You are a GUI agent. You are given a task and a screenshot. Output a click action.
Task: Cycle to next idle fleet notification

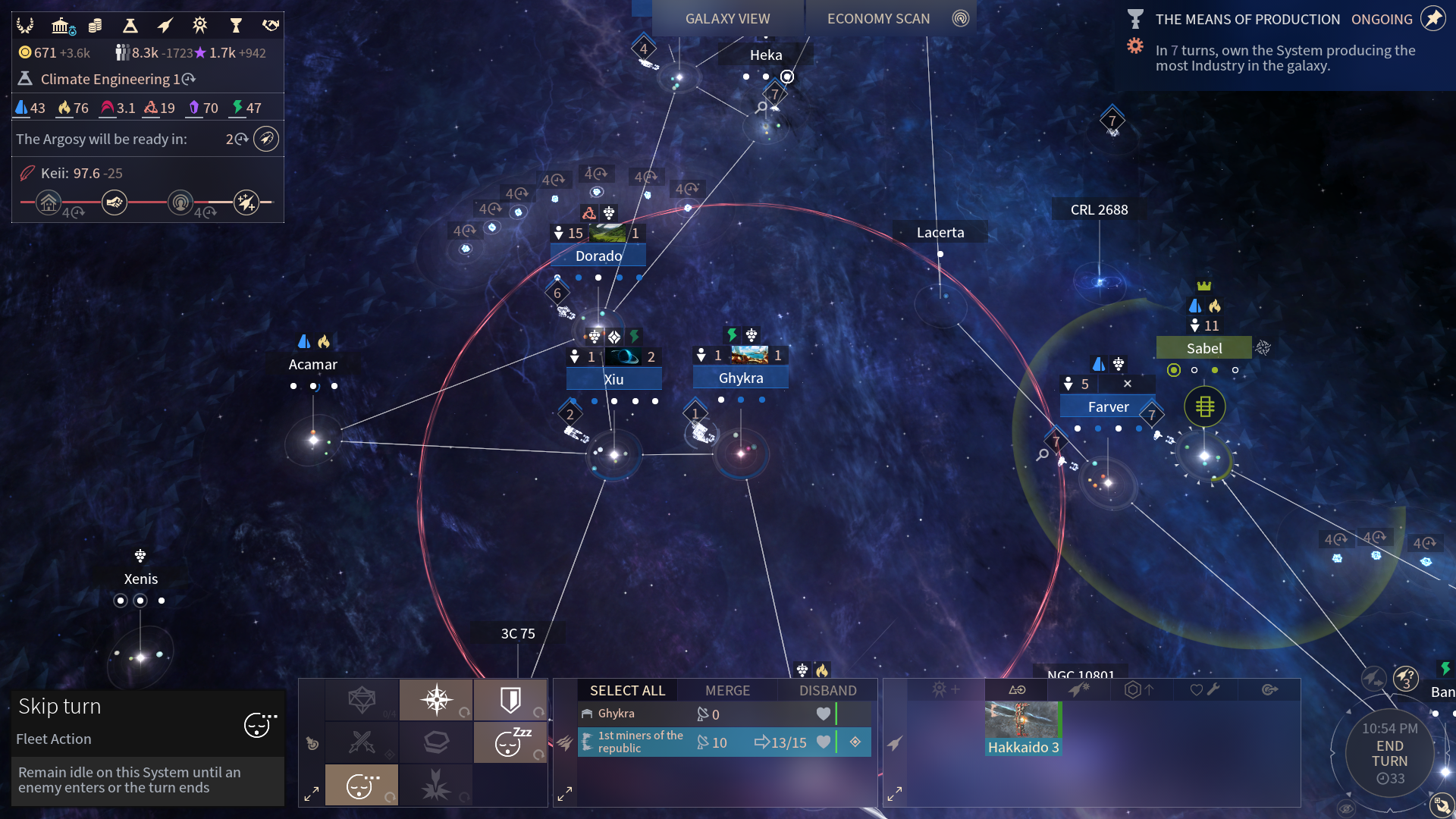(x=1405, y=678)
